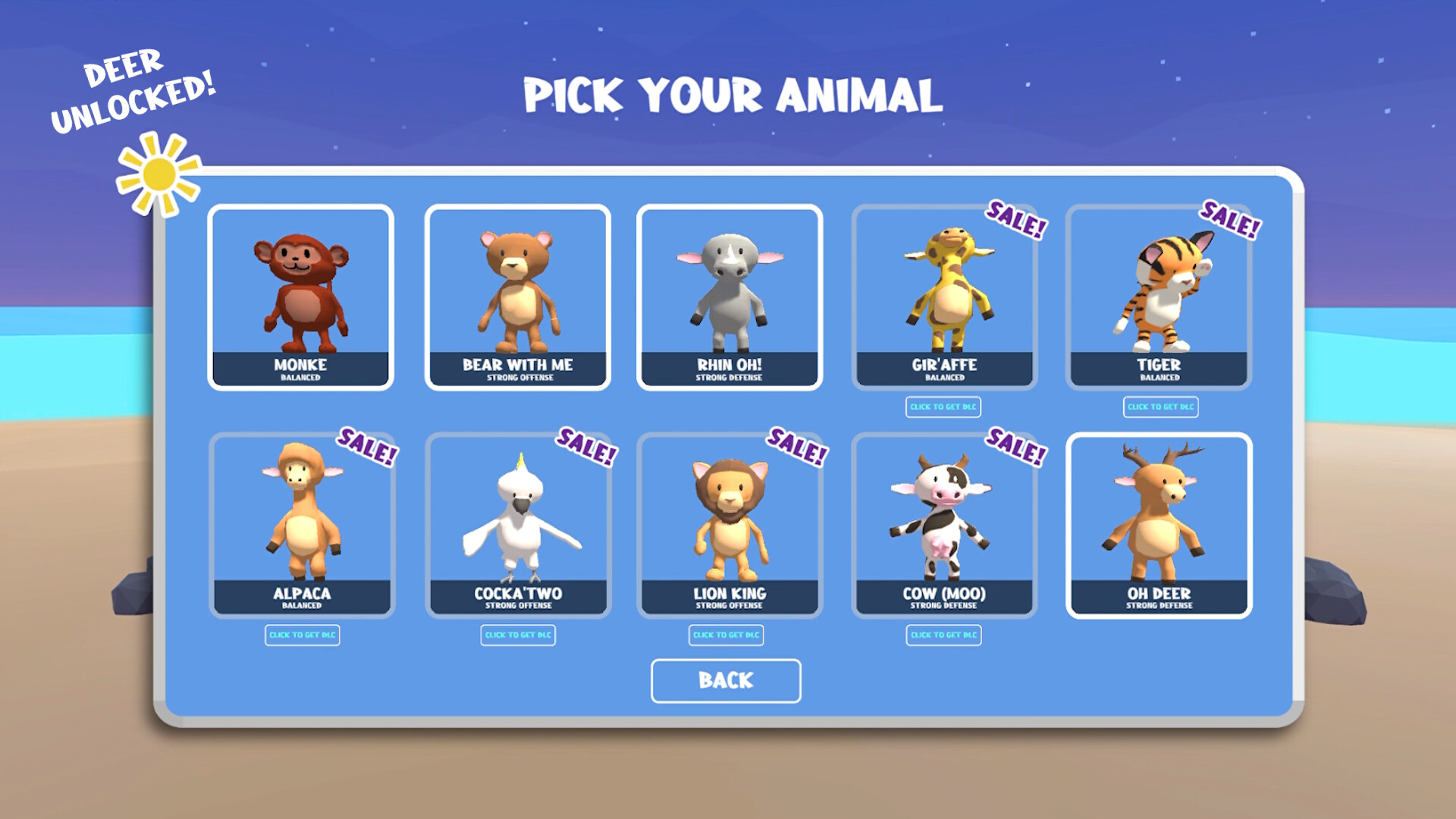Get the DLC for Tiger
The image size is (1456, 819).
coord(1161,407)
